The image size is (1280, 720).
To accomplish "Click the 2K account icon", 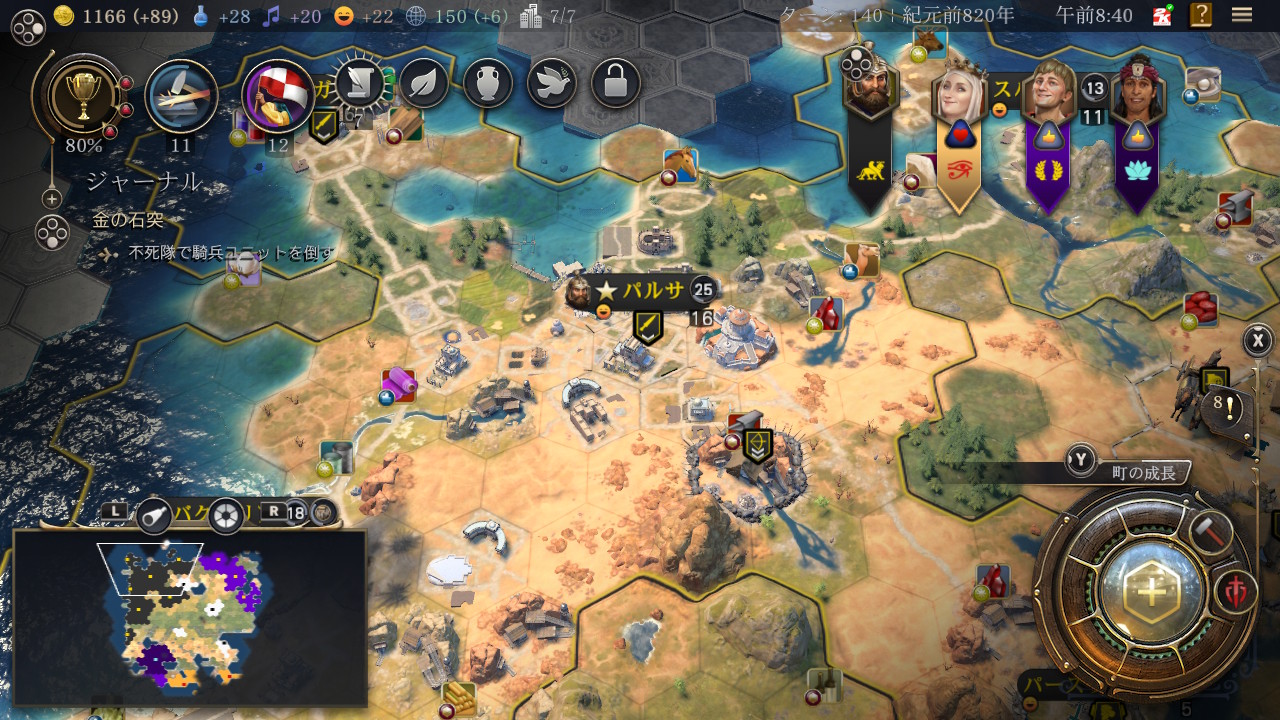I will (1162, 15).
